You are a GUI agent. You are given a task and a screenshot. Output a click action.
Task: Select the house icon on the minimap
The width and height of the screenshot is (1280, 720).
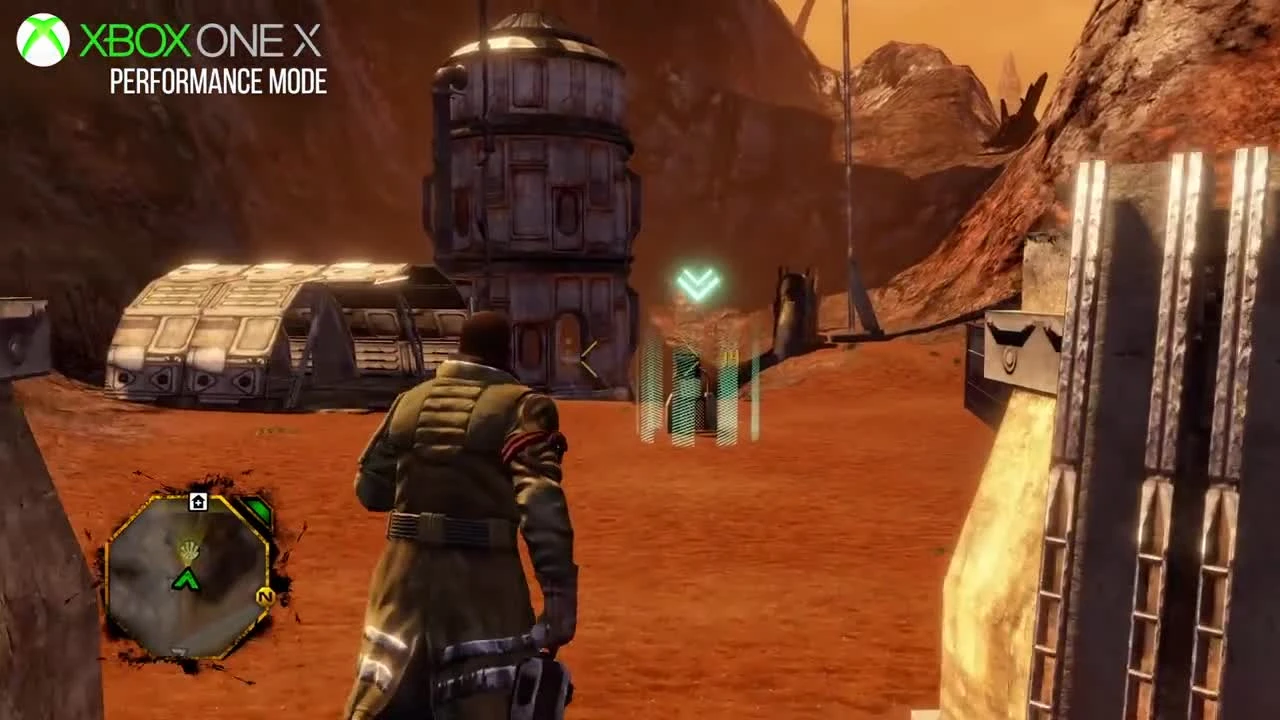point(198,502)
